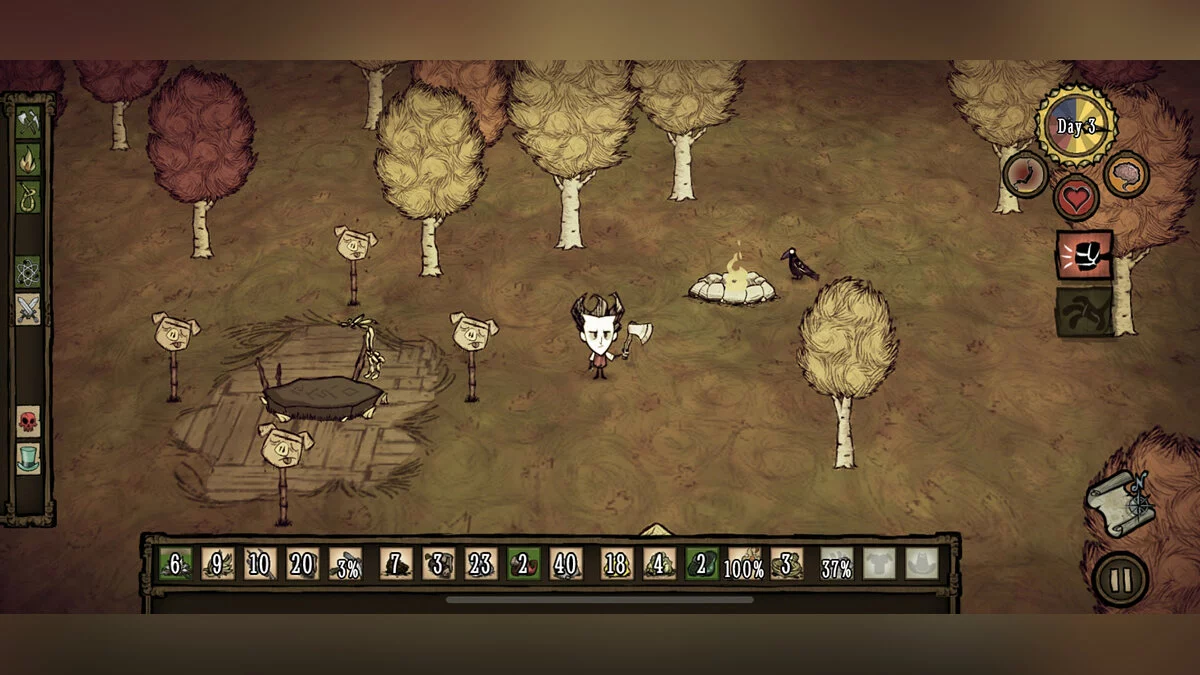Open the Dress top hat tab
The width and height of the screenshot is (1200, 675).
click(x=28, y=458)
